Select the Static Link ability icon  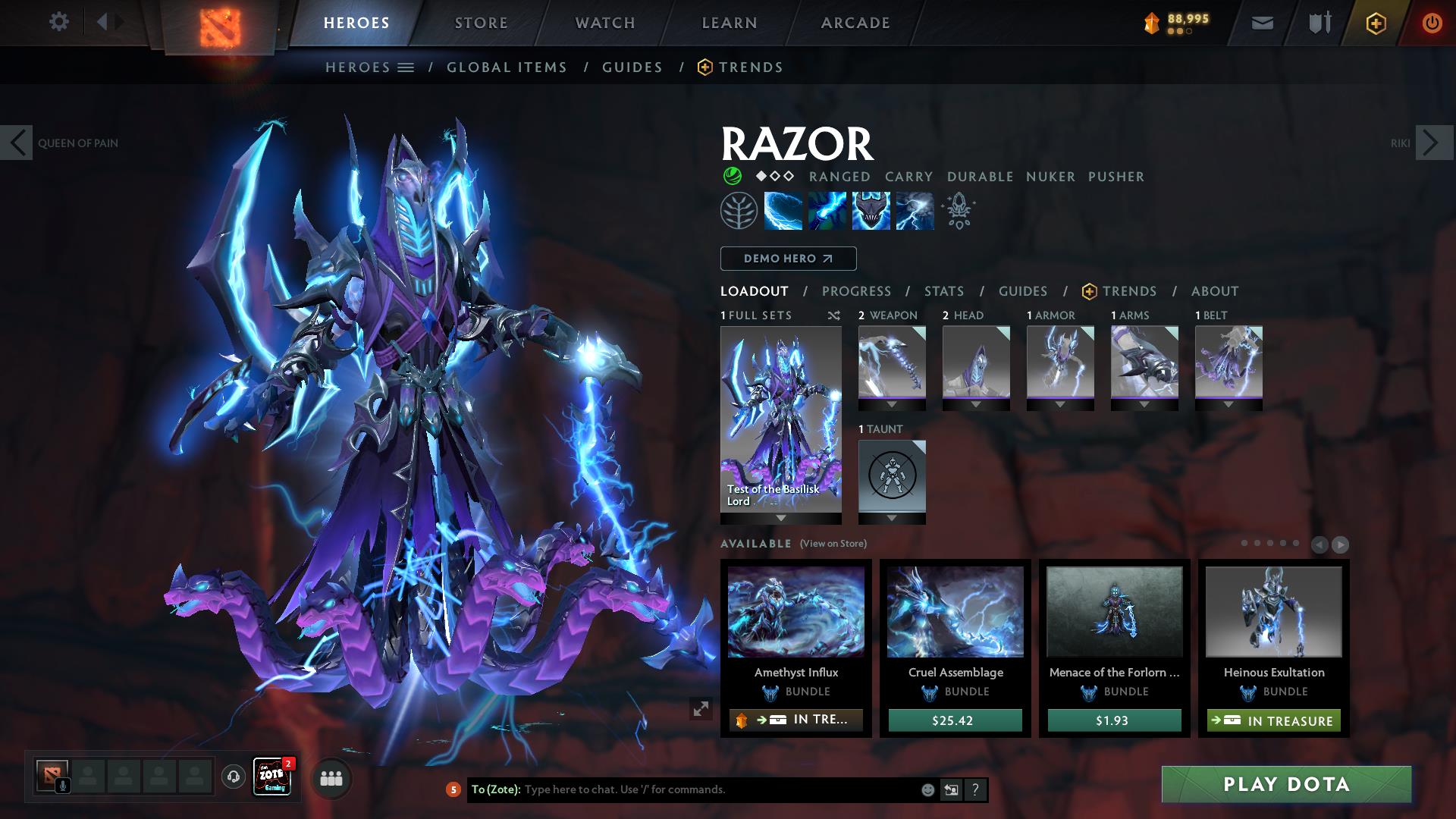pos(827,211)
